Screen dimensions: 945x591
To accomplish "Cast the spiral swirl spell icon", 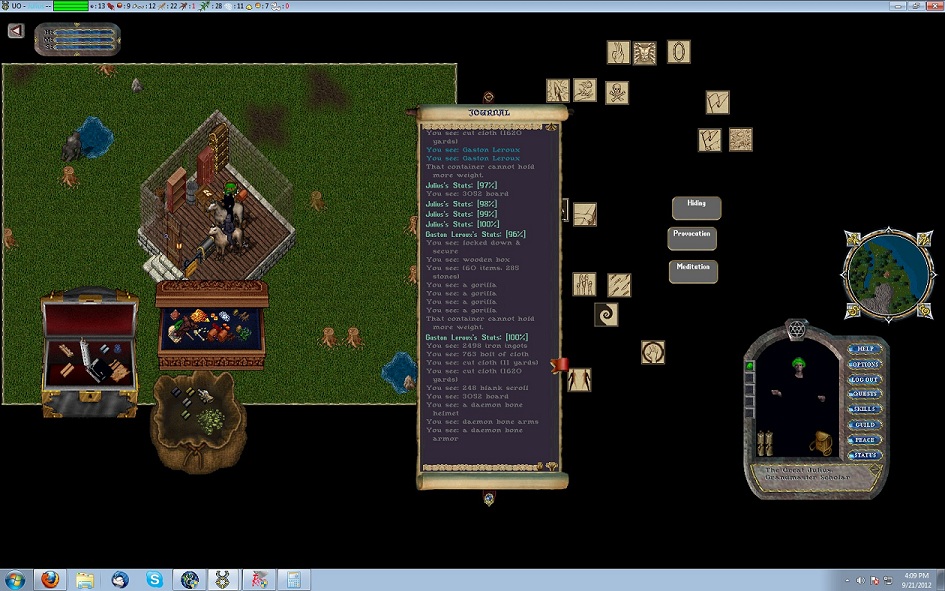I will [606, 315].
